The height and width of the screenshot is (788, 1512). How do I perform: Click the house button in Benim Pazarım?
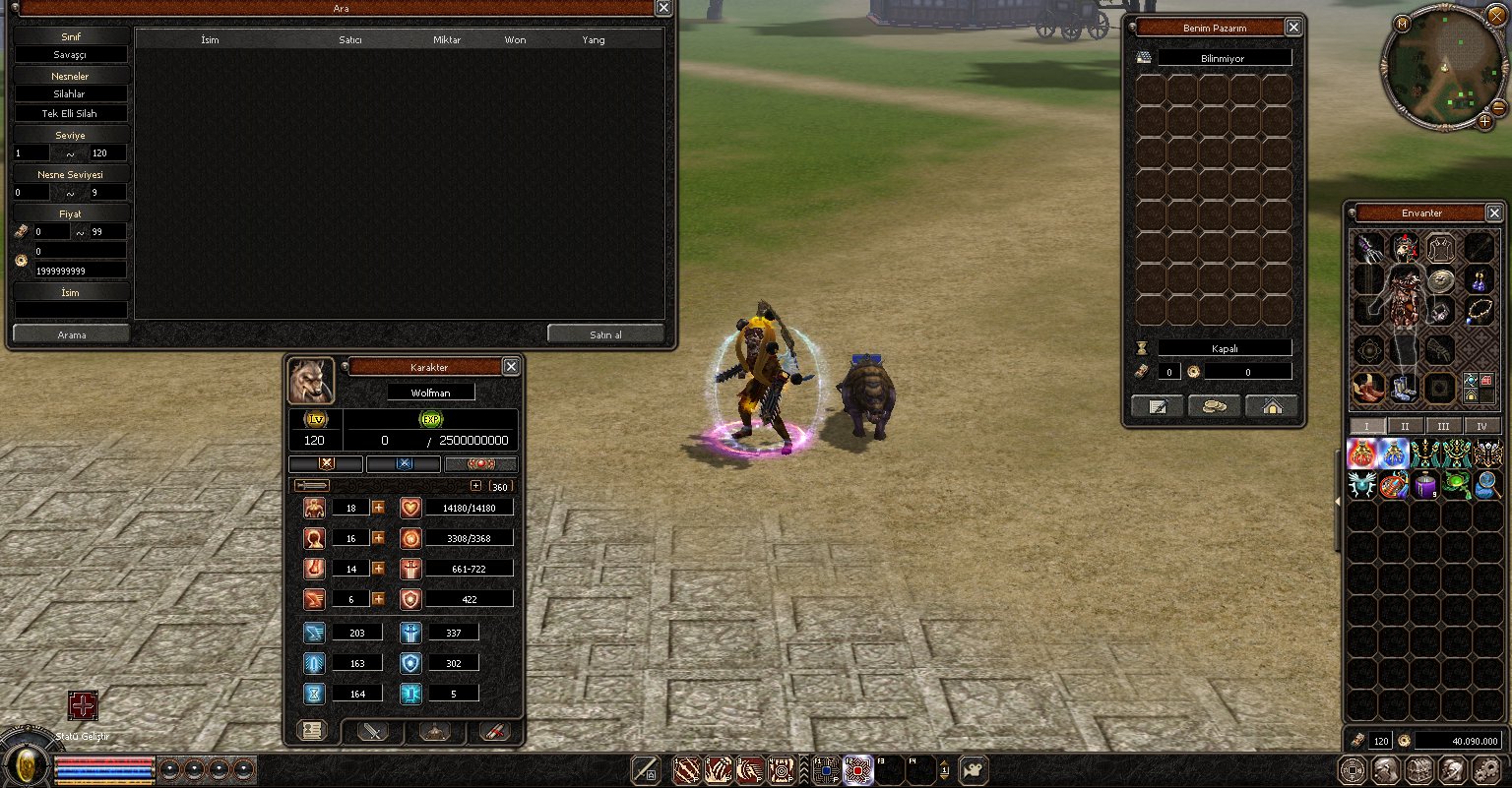(x=1272, y=406)
